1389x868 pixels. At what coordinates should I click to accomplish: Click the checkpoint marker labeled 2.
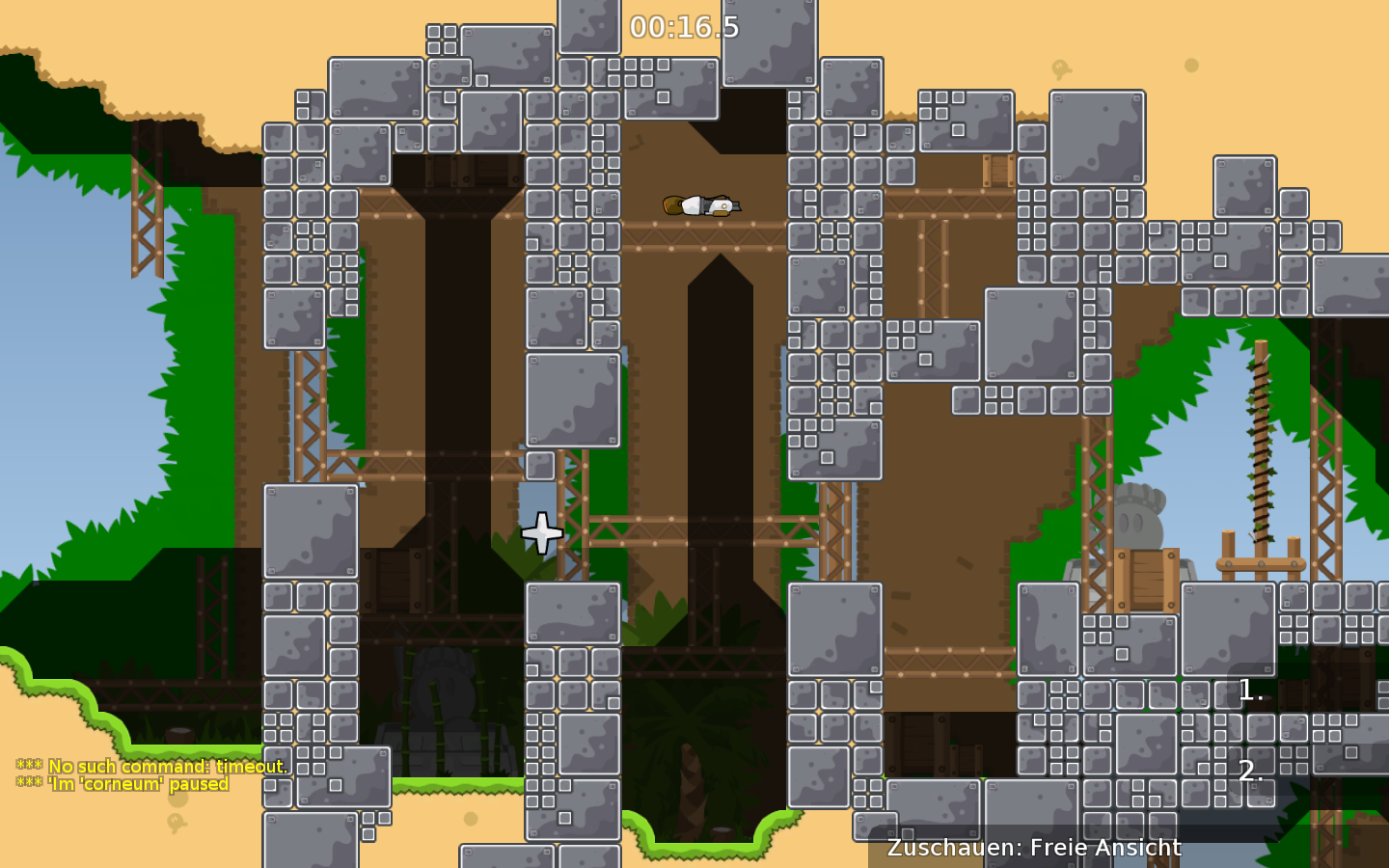pos(1250,772)
